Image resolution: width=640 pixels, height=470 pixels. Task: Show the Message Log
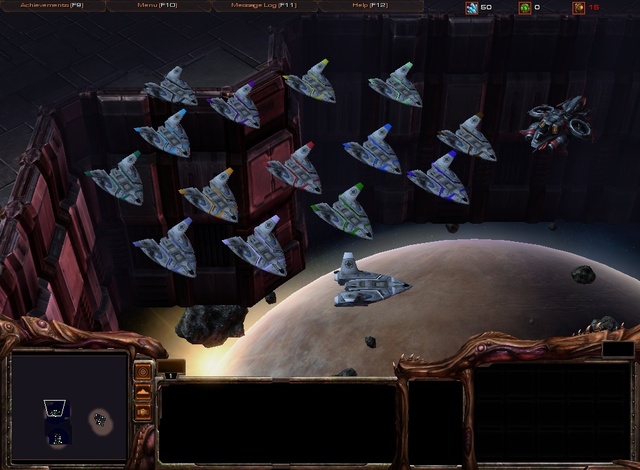pos(263,6)
